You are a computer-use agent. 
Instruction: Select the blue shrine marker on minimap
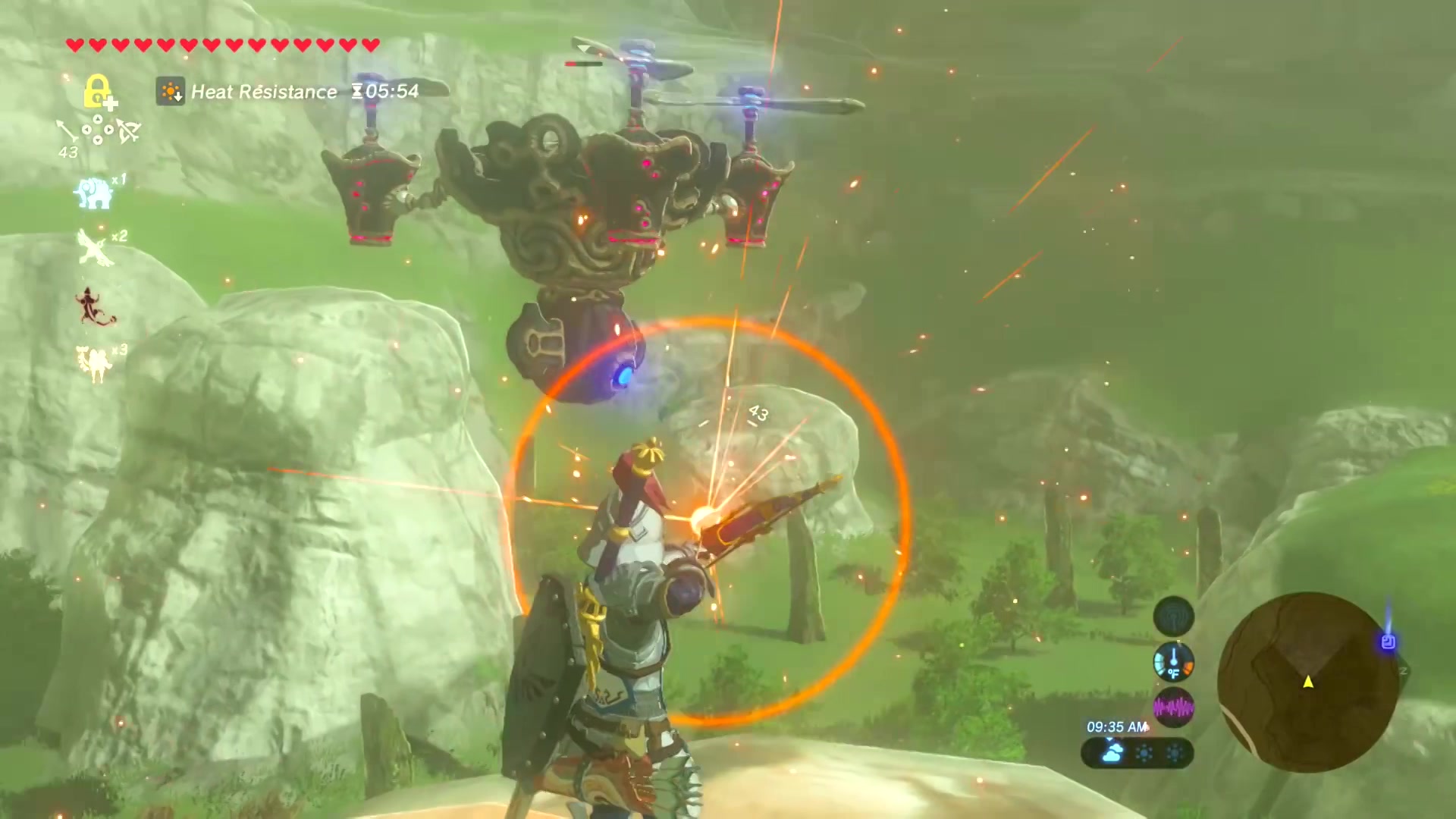click(1388, 642)
